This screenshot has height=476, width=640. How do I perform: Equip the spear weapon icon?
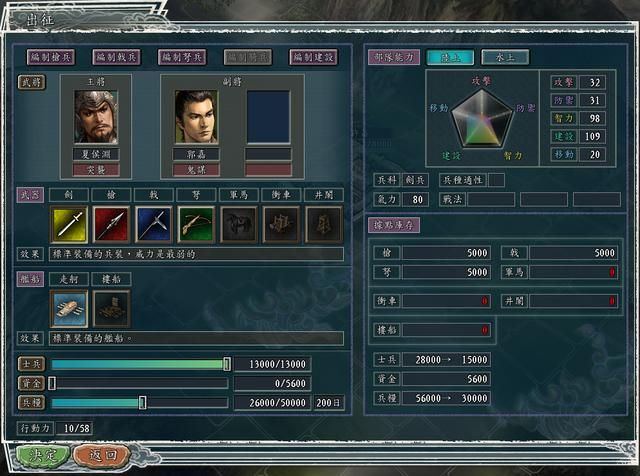click(x=109, y=224)
